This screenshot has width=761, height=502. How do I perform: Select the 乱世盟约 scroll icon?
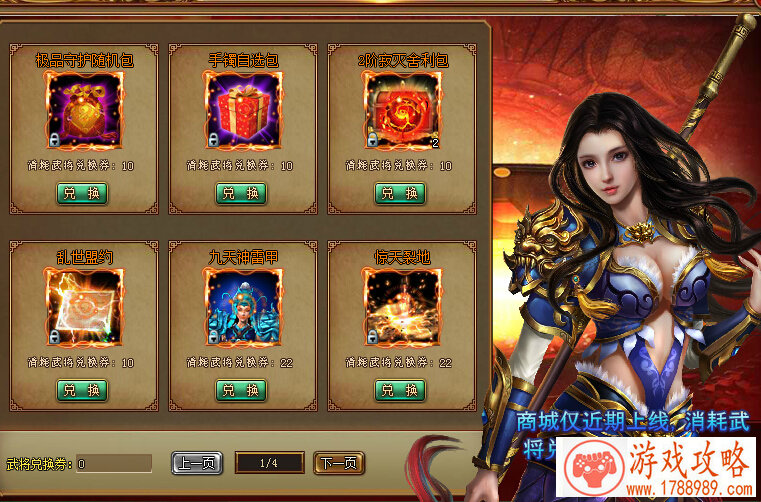click(83, 306)
